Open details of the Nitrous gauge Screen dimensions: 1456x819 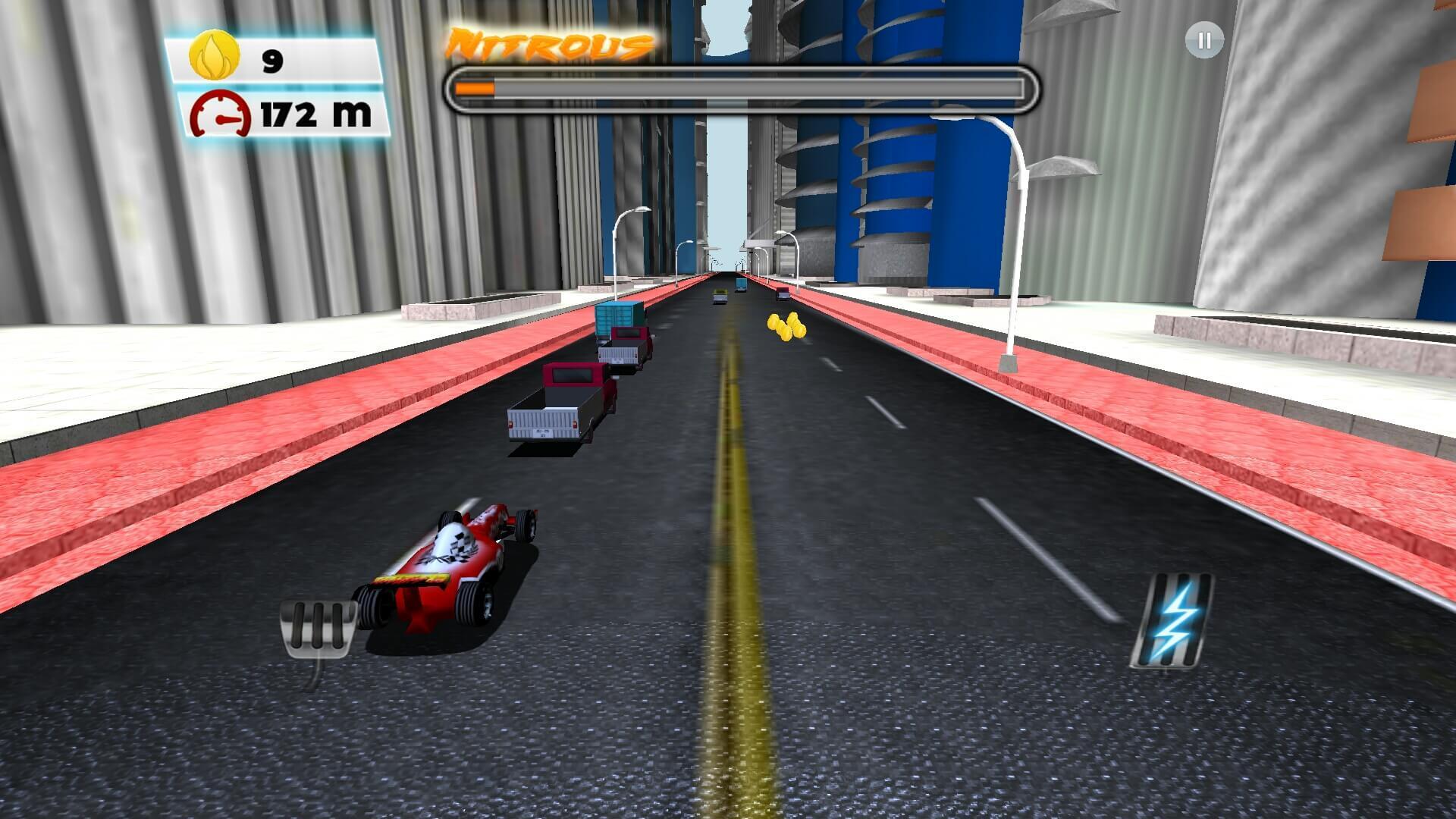[743, 87]
